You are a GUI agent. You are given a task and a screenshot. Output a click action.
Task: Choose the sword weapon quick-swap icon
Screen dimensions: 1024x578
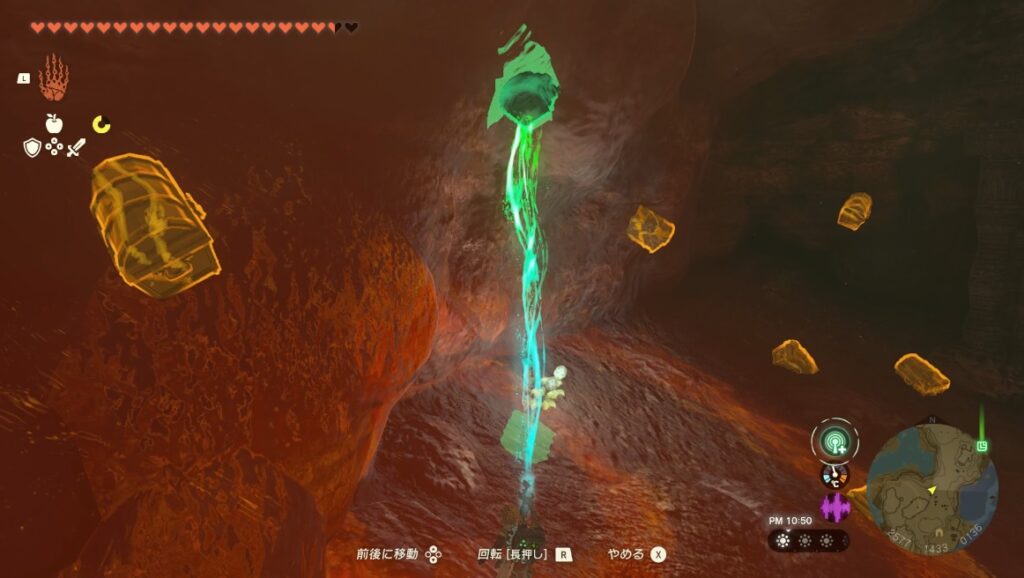click(76, 148)
